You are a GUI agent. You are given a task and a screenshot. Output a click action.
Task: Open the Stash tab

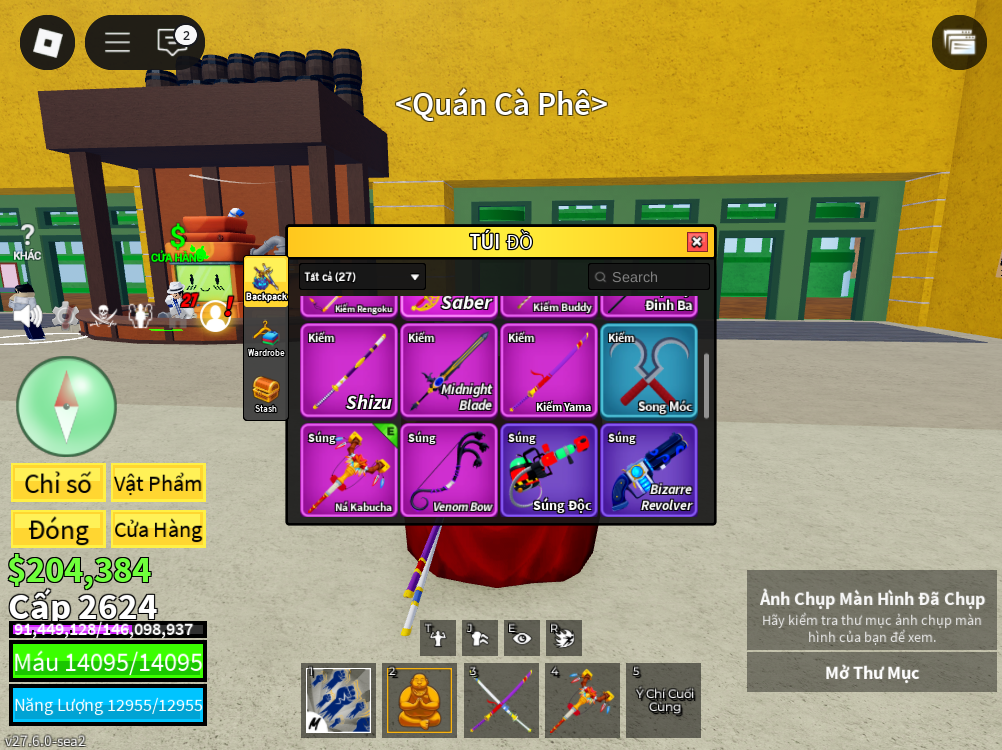coord(266,394)
